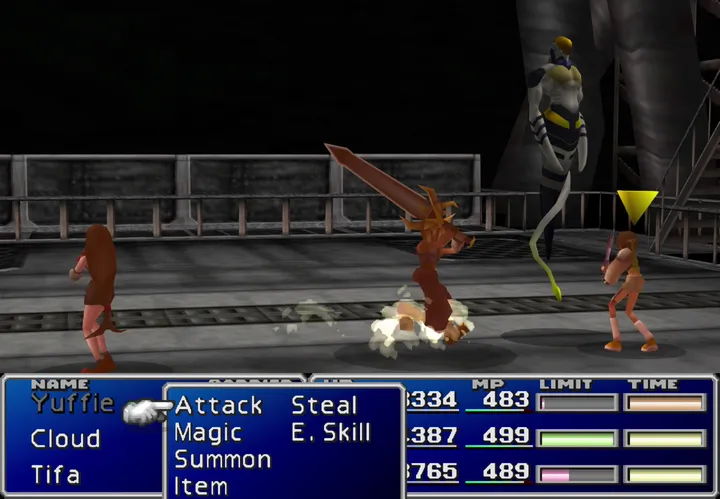
Task: Target the enemy under the yellow cursor
Action: [629, 290]
